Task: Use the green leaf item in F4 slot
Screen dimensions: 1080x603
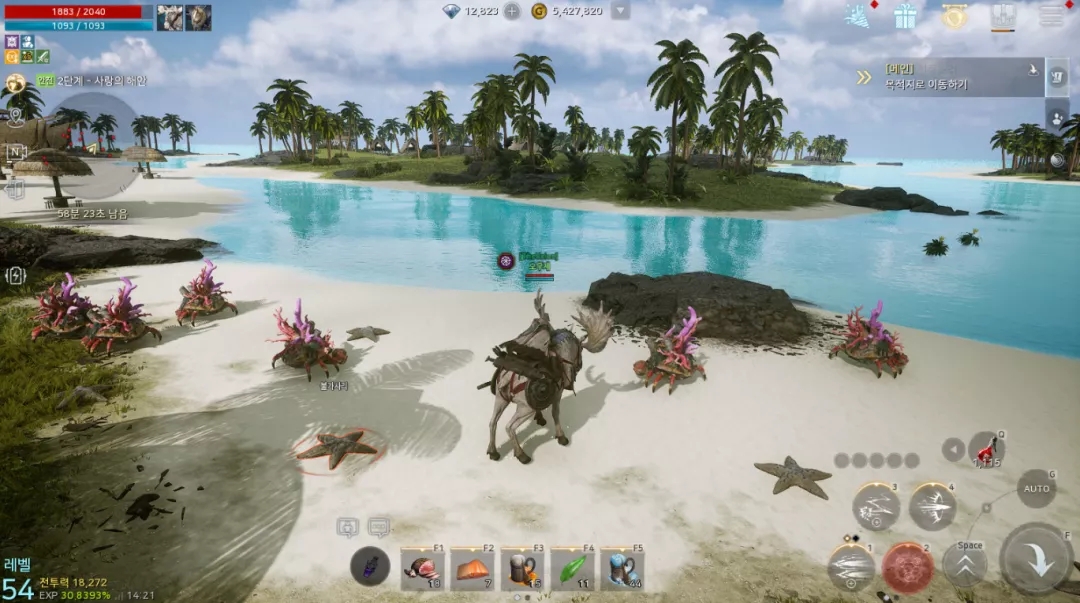Action: [x=571, y=569]
